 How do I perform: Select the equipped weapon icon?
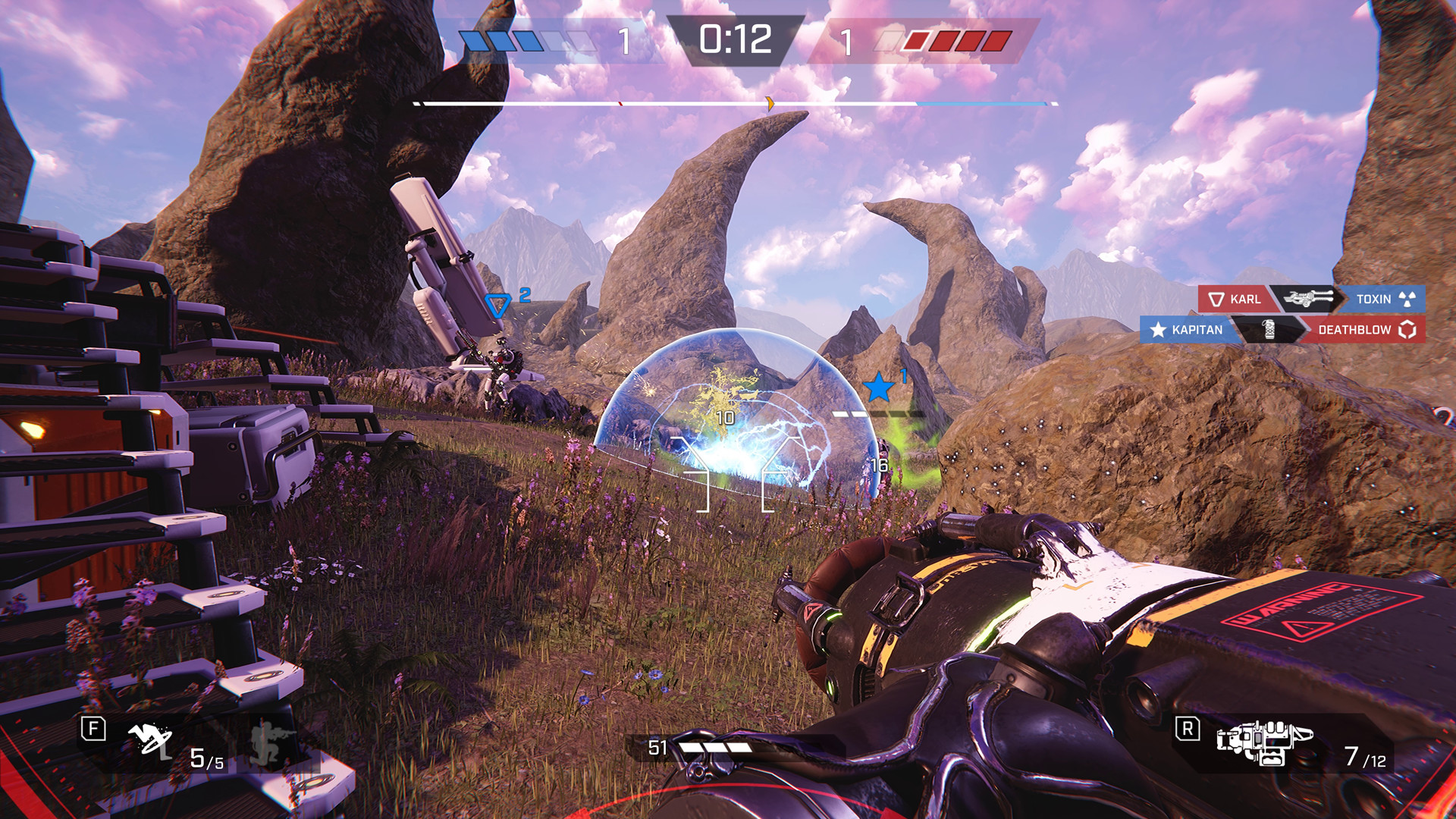[1264, 742]
